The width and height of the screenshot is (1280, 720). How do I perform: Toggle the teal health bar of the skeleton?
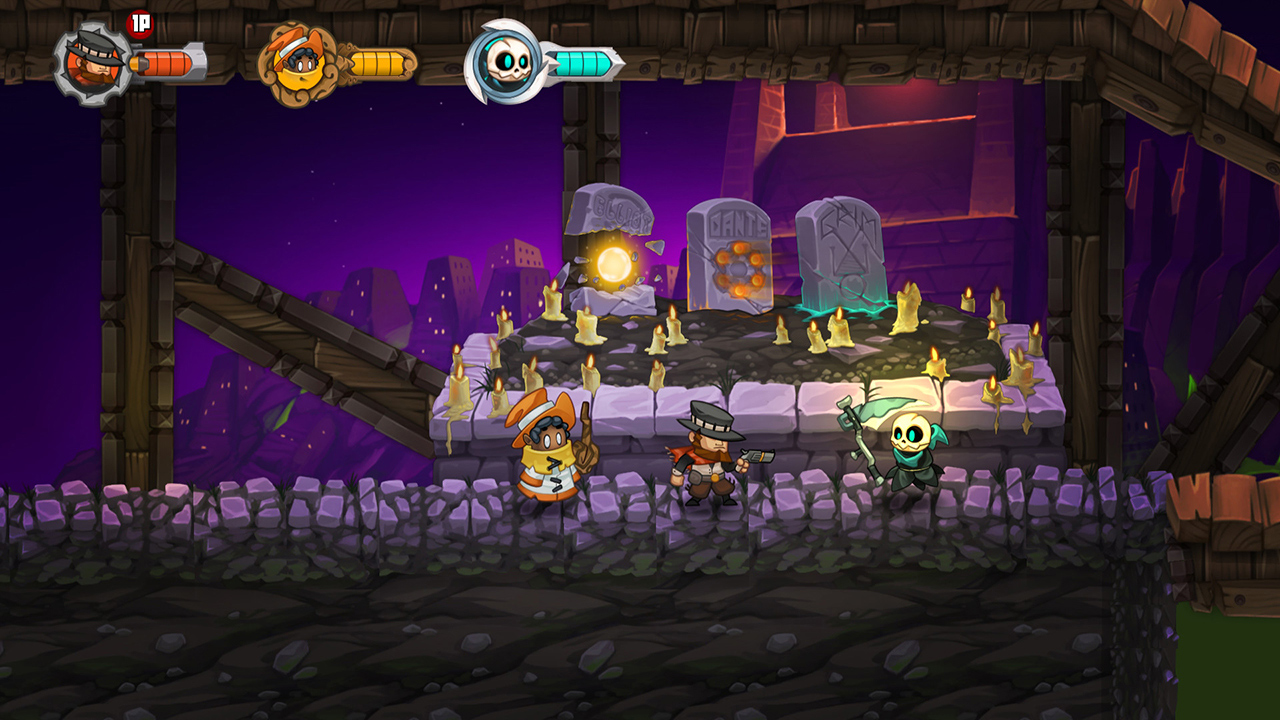point(585,62)
